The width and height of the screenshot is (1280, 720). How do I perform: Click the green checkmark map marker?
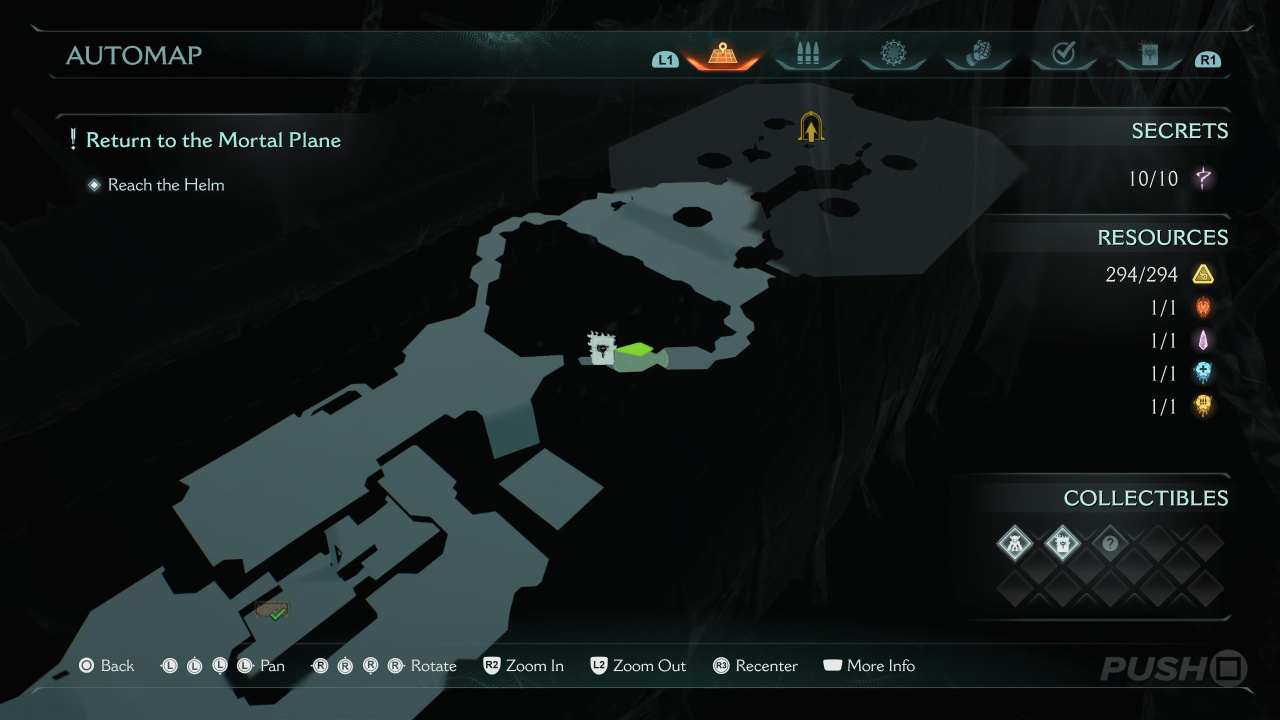click(x=273, y=611)
